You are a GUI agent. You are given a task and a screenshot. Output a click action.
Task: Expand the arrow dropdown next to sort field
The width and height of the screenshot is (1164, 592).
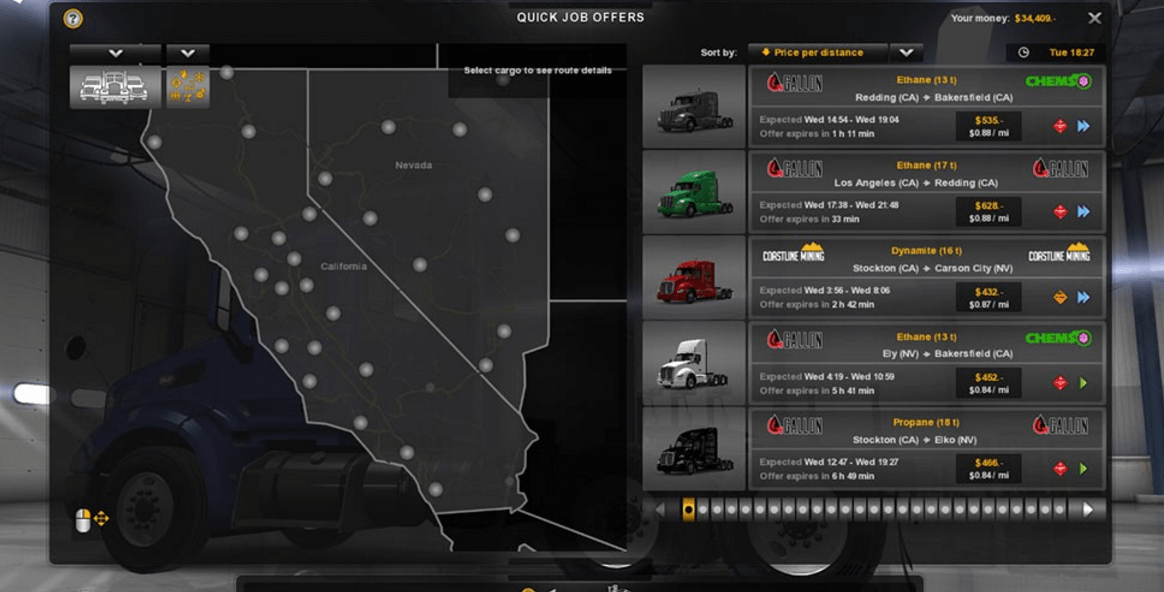pyautogui.click(x=906, y=52)
